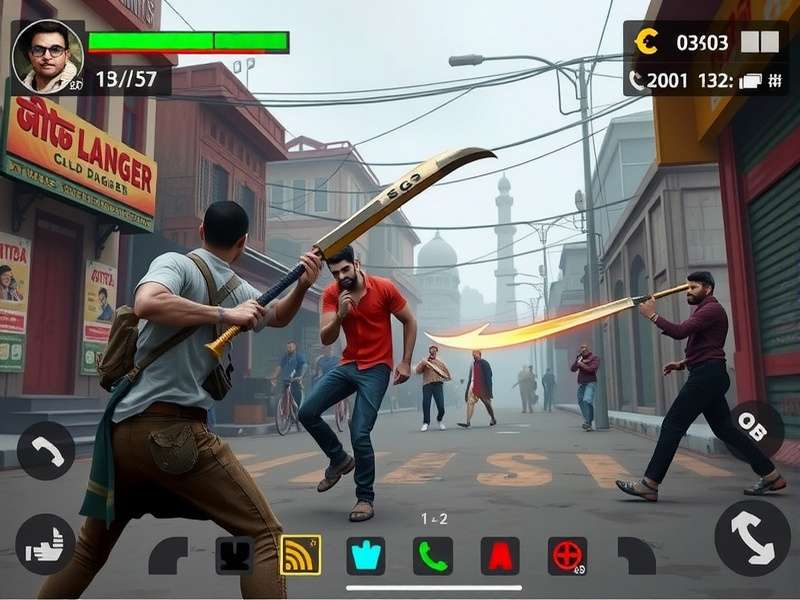Tap the gold coin currency icon
The image size is (800, 600).
648,42
